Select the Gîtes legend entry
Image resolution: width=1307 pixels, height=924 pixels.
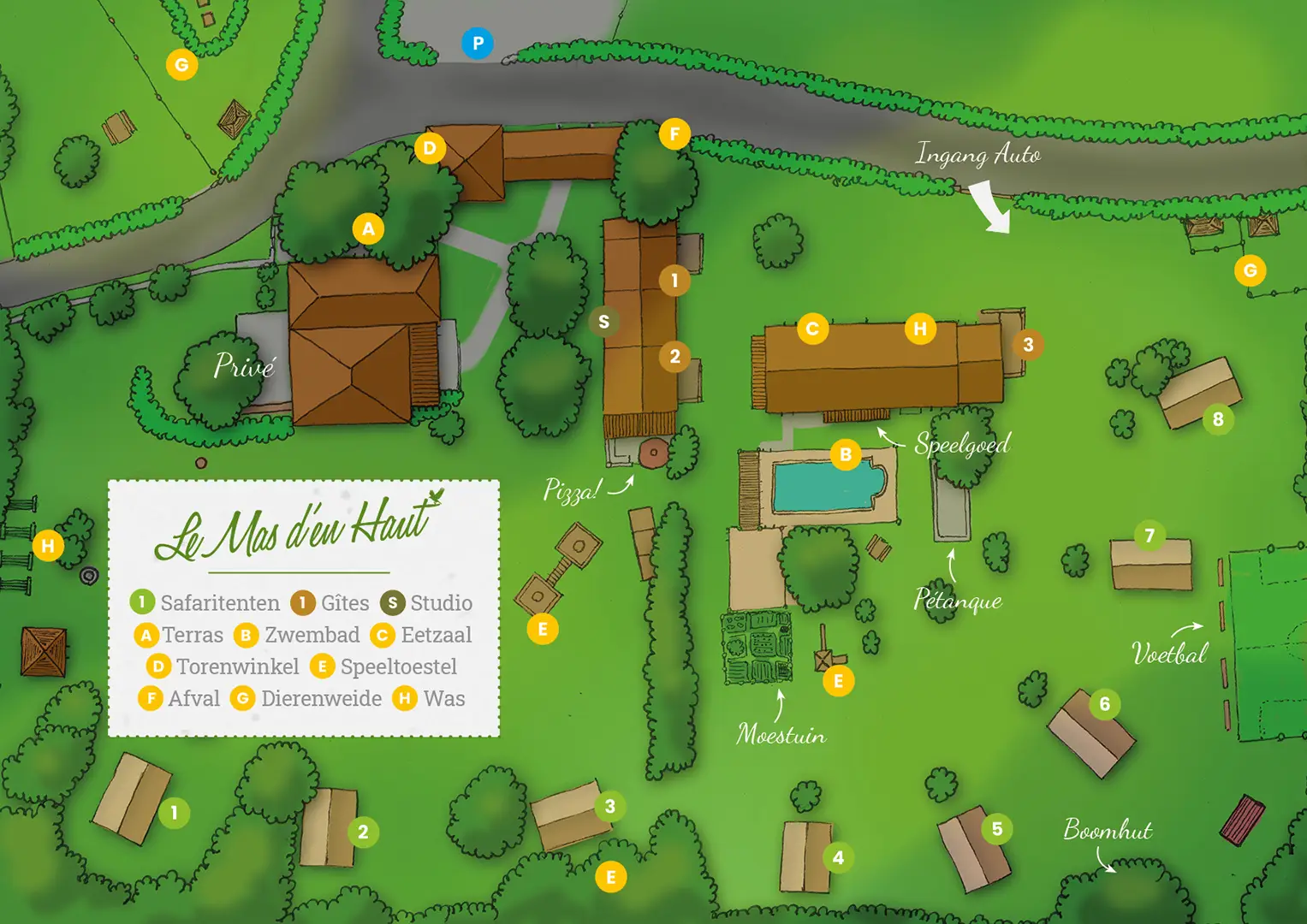pos(330,603)
